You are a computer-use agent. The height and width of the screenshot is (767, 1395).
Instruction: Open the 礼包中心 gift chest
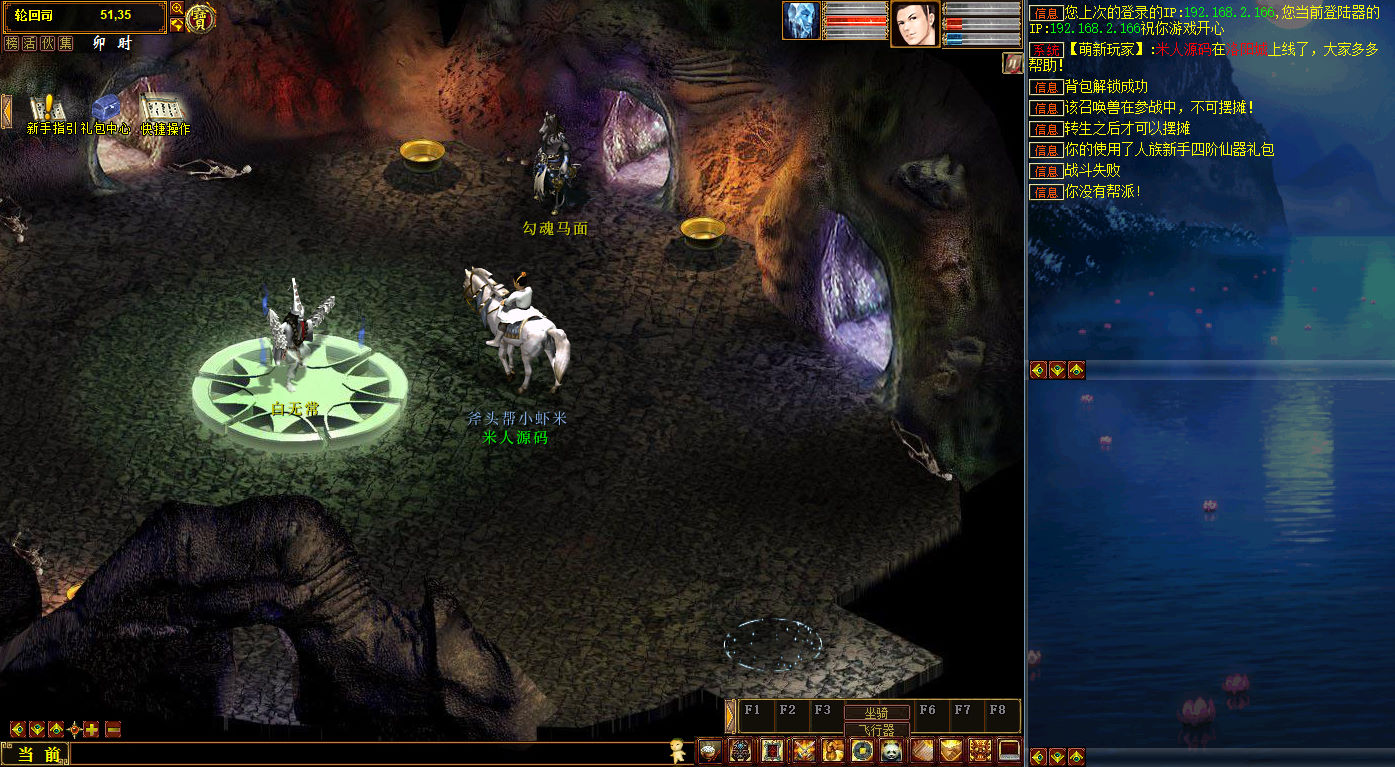tap(105, 108)
